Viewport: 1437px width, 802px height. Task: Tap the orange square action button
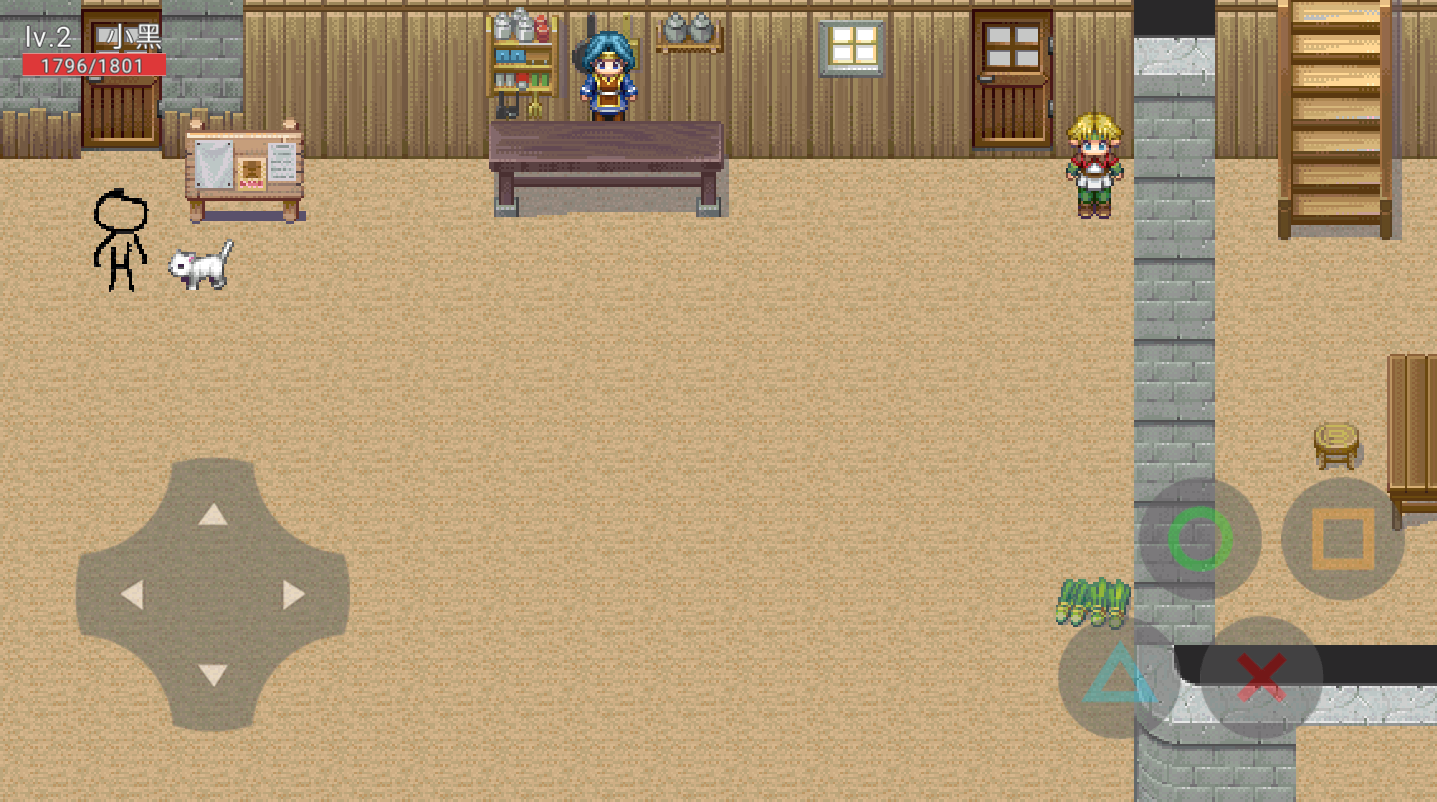coord(1342,539)
